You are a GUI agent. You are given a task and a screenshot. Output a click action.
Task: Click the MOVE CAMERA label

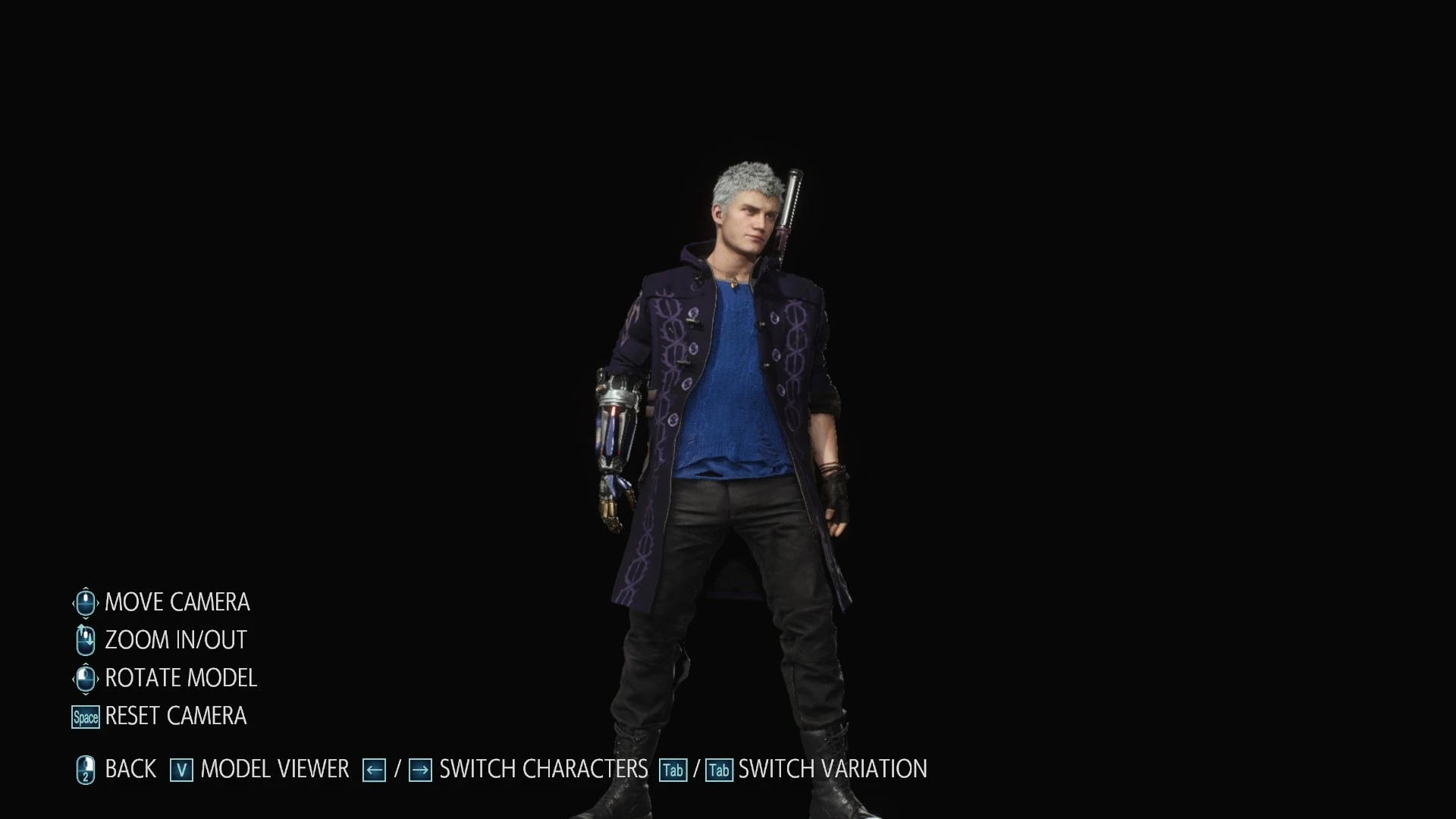coord(177,601)
